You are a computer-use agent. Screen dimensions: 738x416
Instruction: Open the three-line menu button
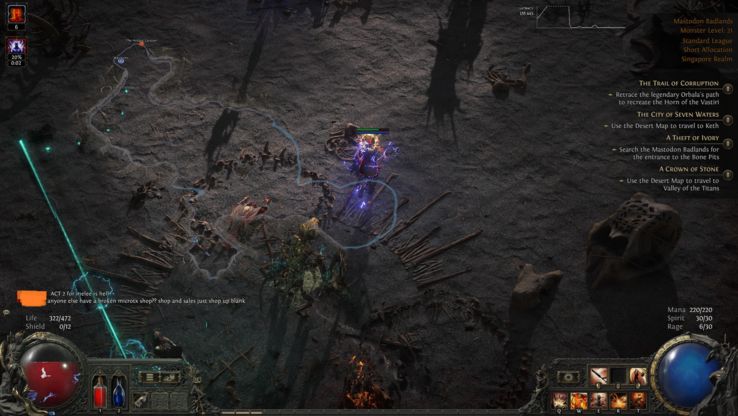[148, 377]
